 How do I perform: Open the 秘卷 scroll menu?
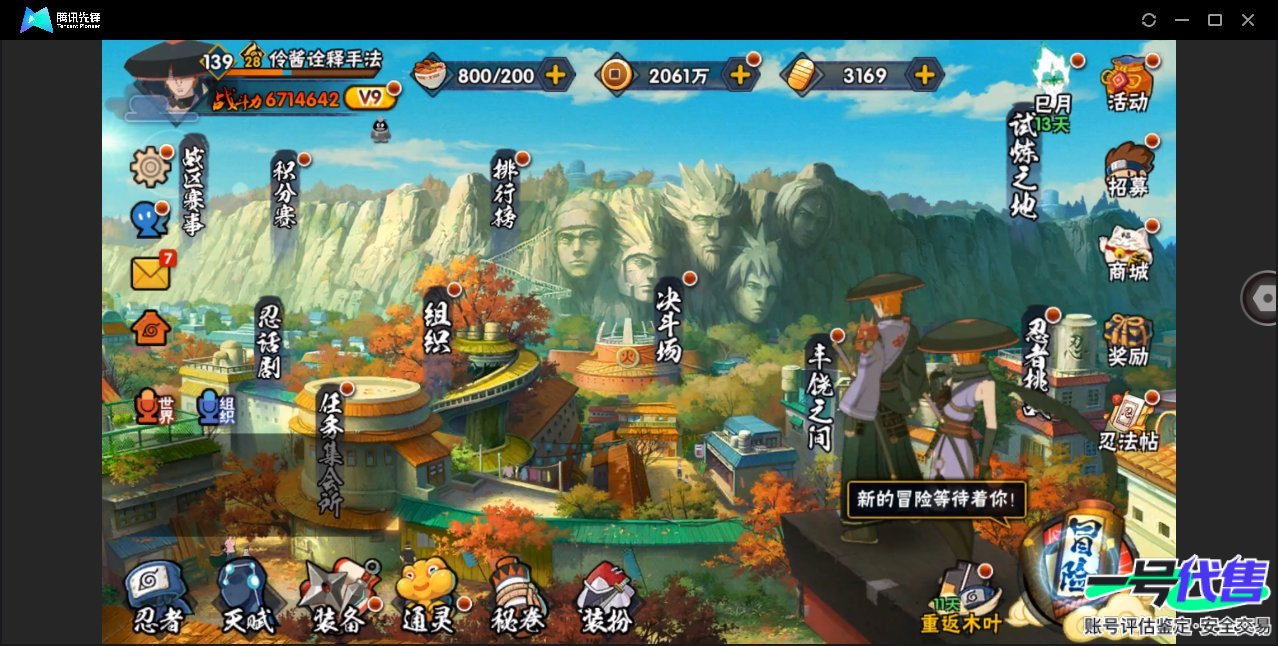click(518, 596)
